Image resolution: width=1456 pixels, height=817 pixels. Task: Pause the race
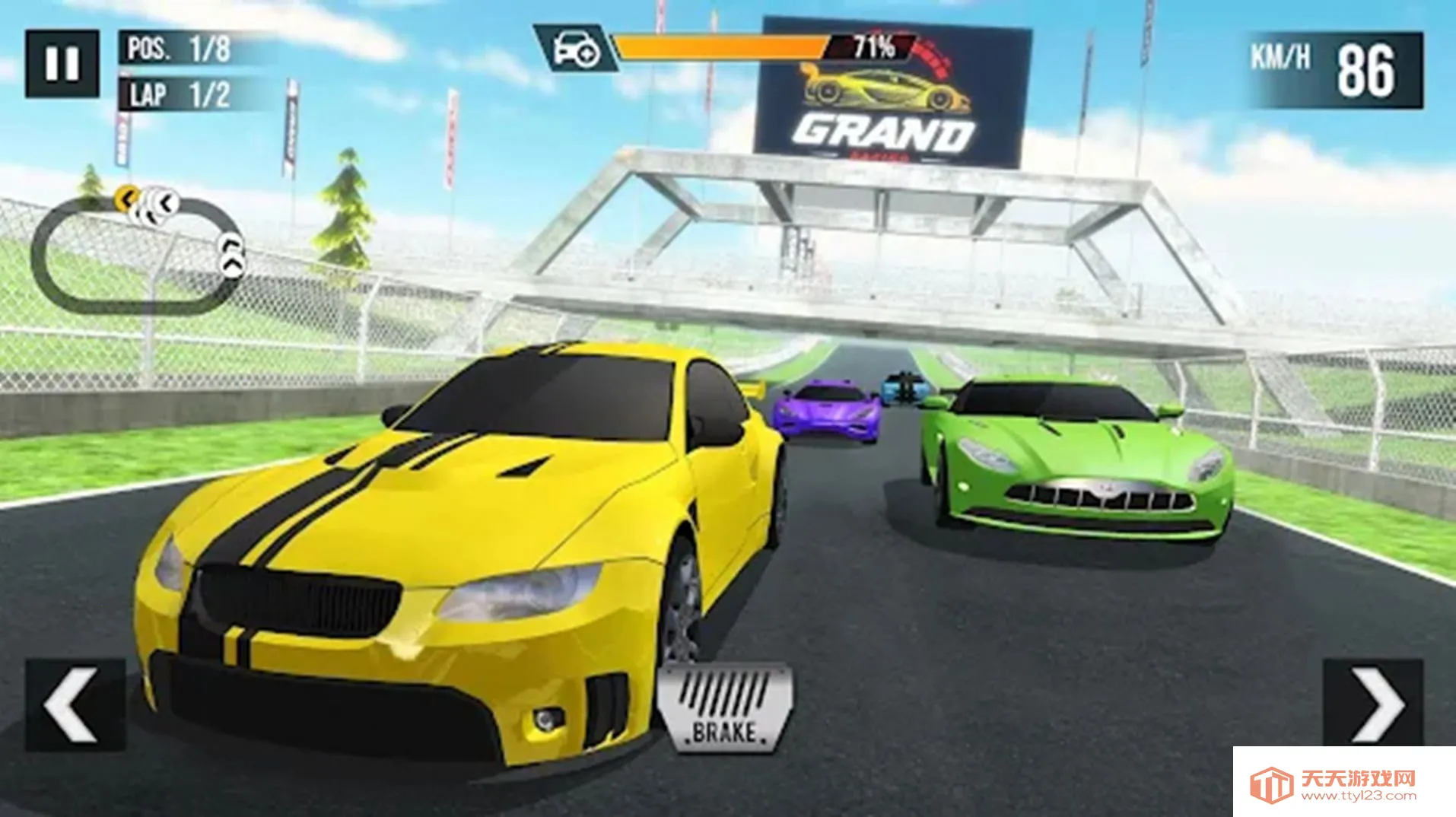coord(62,64)
